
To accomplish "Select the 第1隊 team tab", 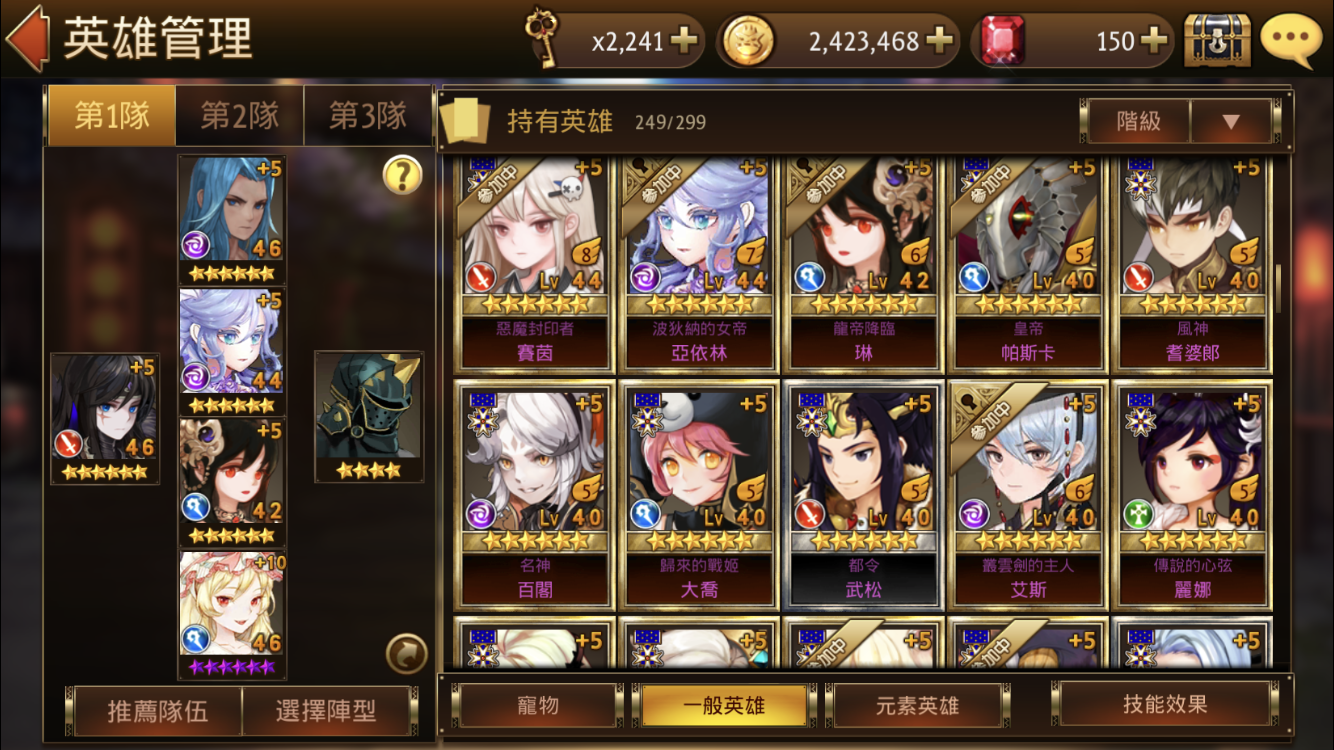I will (x=112, y=116).
